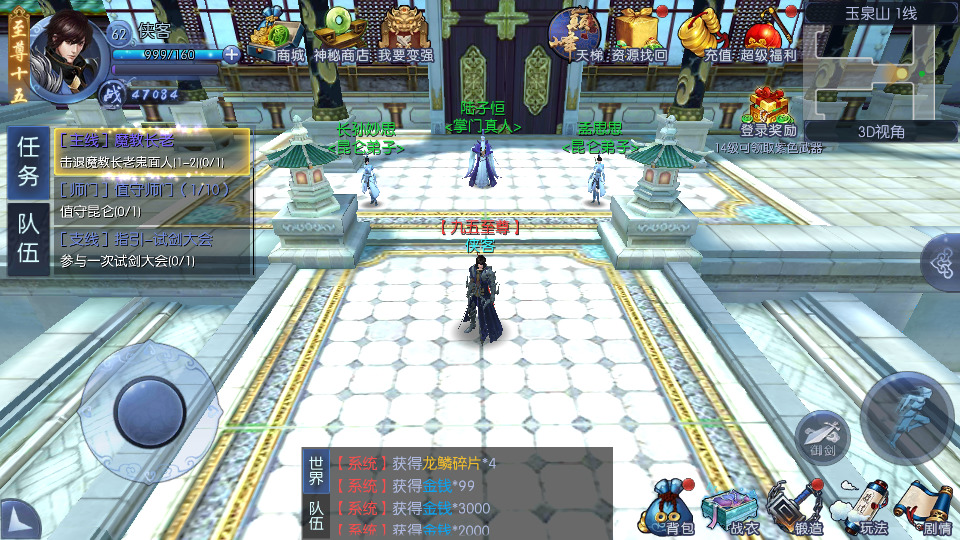Tap the plus button beside stamina bar
960x540 pixels.
click(232, 54)
